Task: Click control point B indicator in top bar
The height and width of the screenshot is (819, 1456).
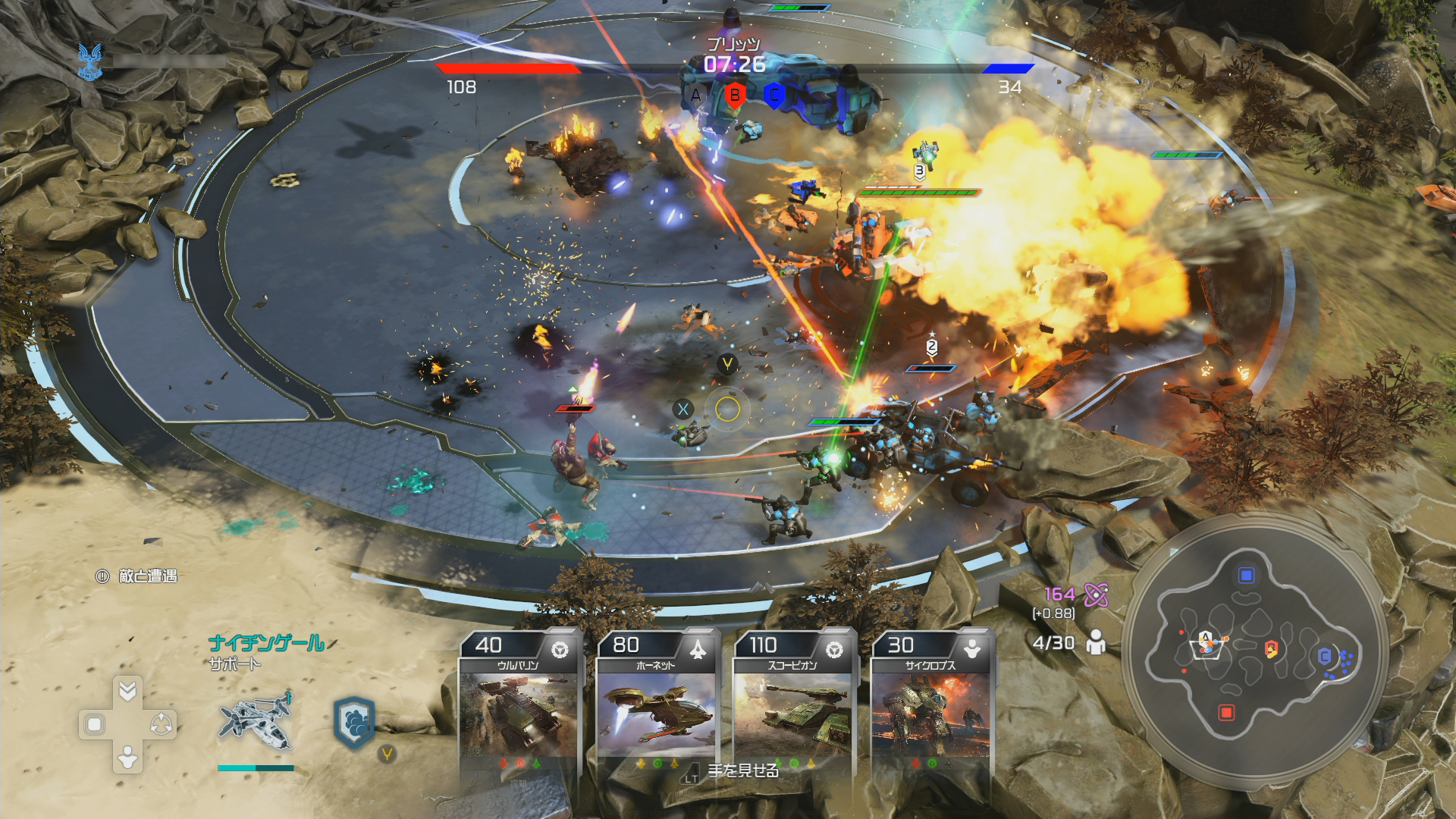Action: click(x=734, y=96)
